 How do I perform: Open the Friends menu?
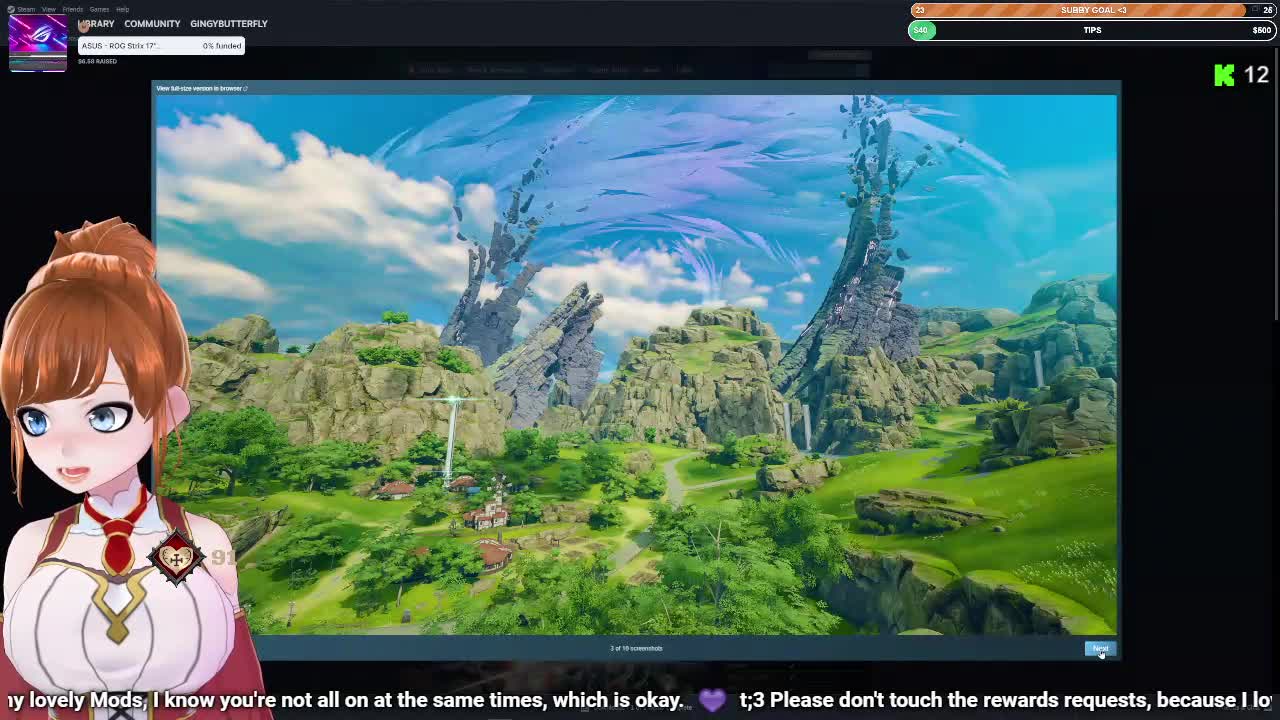(72, 9)
